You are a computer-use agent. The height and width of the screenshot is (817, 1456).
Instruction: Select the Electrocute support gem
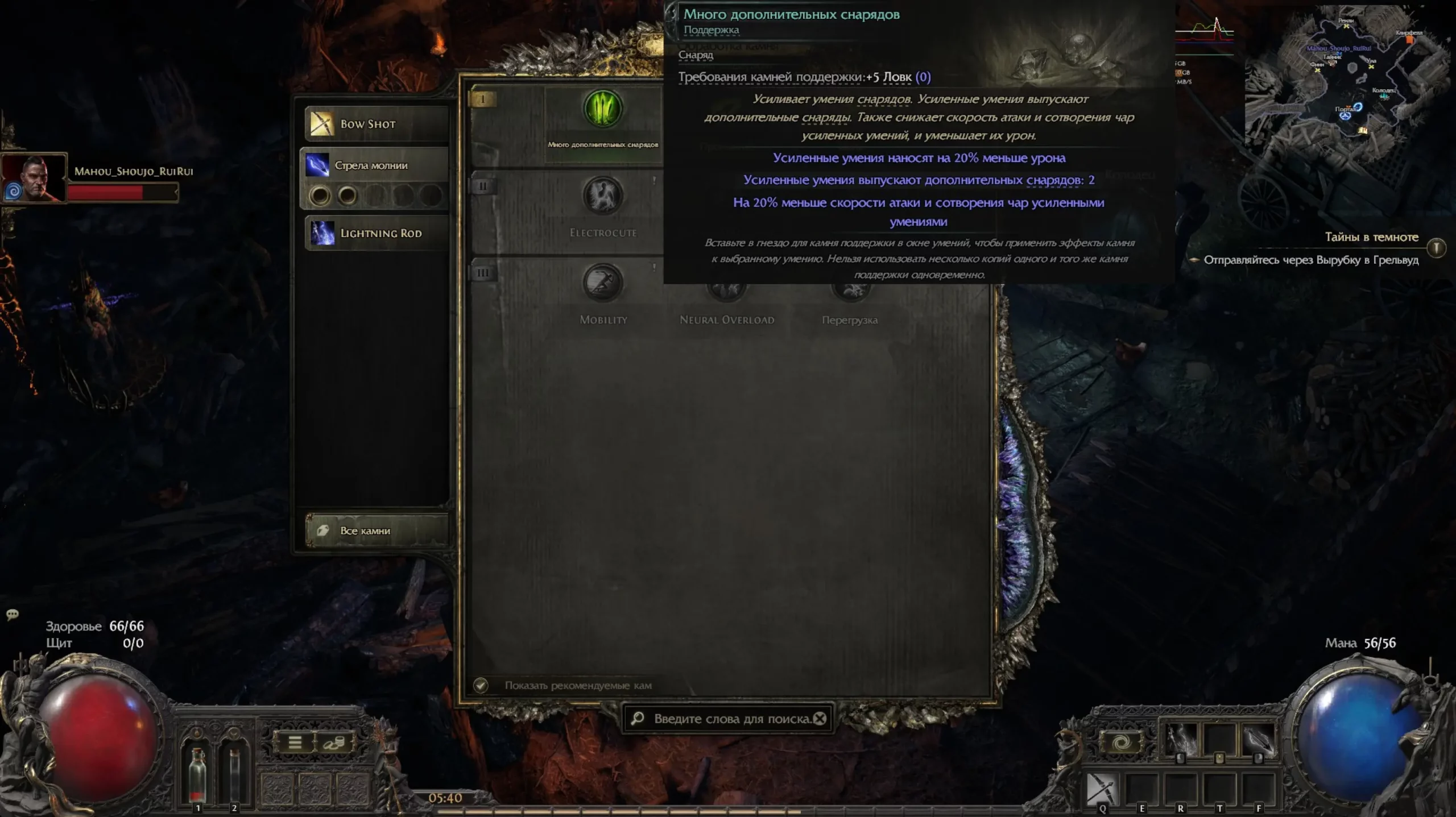603,197
